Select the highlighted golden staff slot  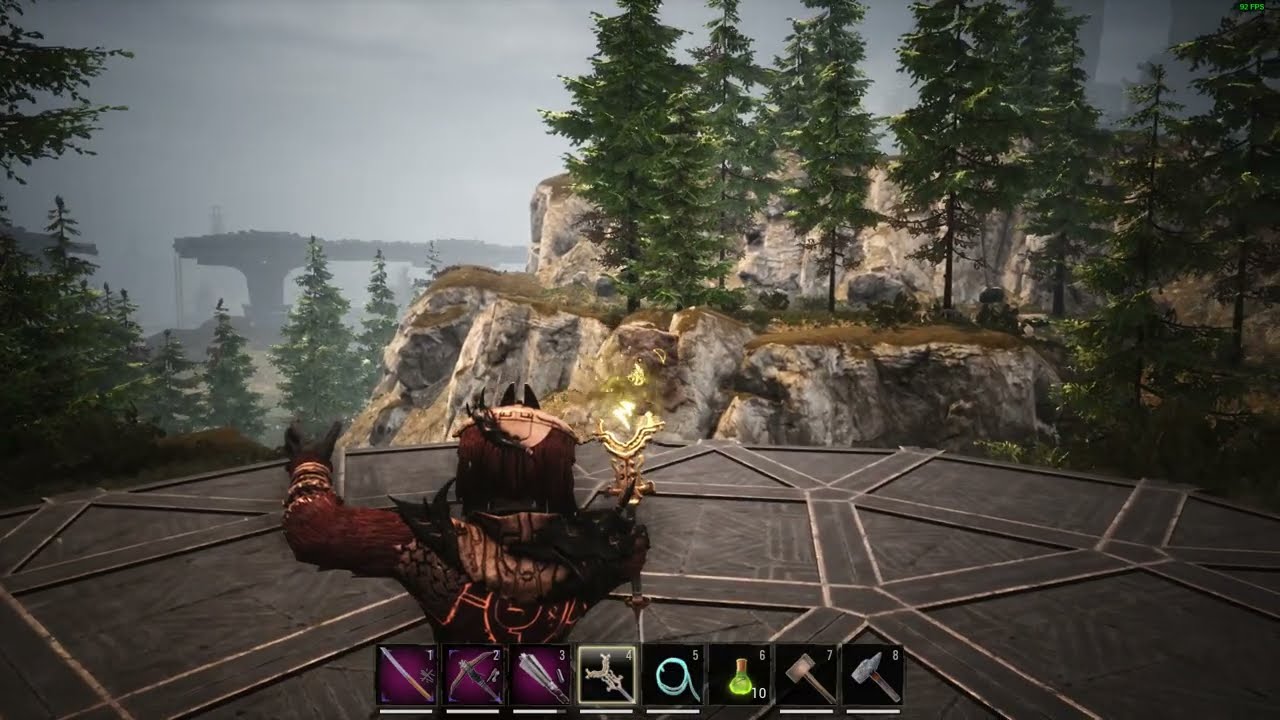click(x=606, y=675)
